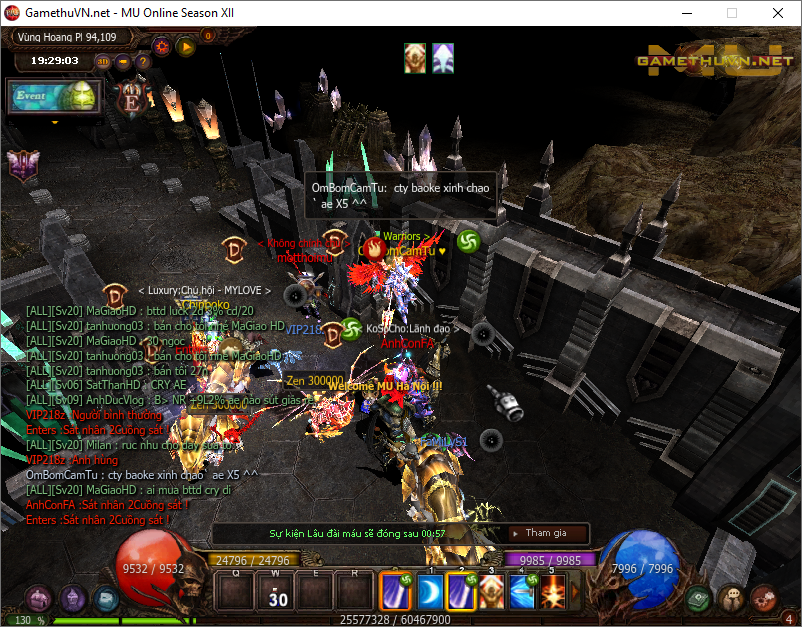Activate the golden warrior skill slot 3
Image resolution: width=802 pixels, height=627 pixels.
click(491, 591)
